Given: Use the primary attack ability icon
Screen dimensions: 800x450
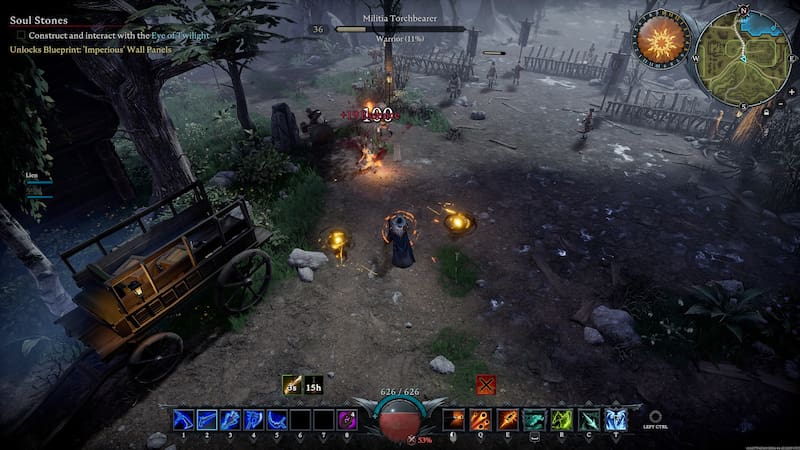Looking at the screenshot, I should (455, 420).
